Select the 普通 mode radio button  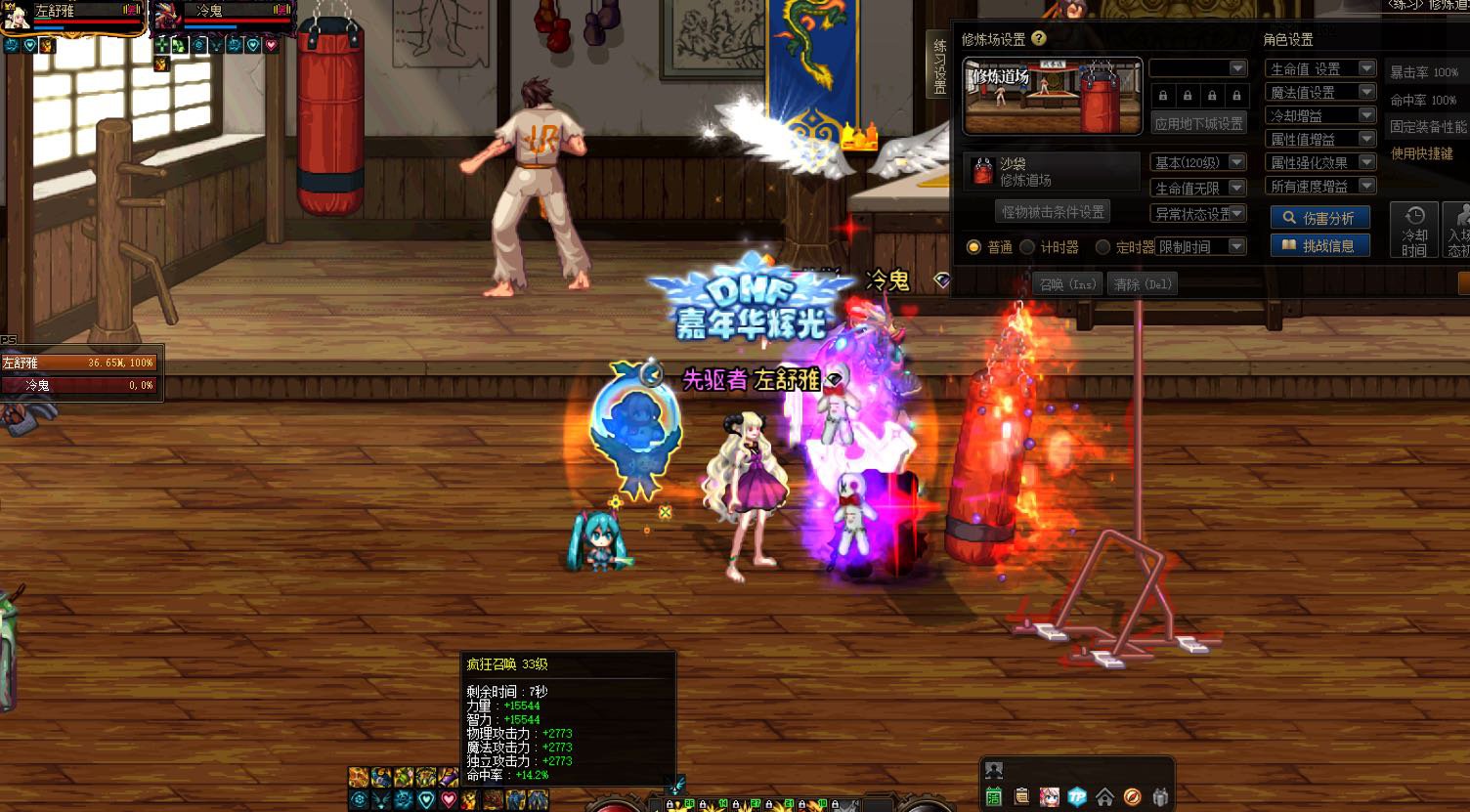point(973,247)
